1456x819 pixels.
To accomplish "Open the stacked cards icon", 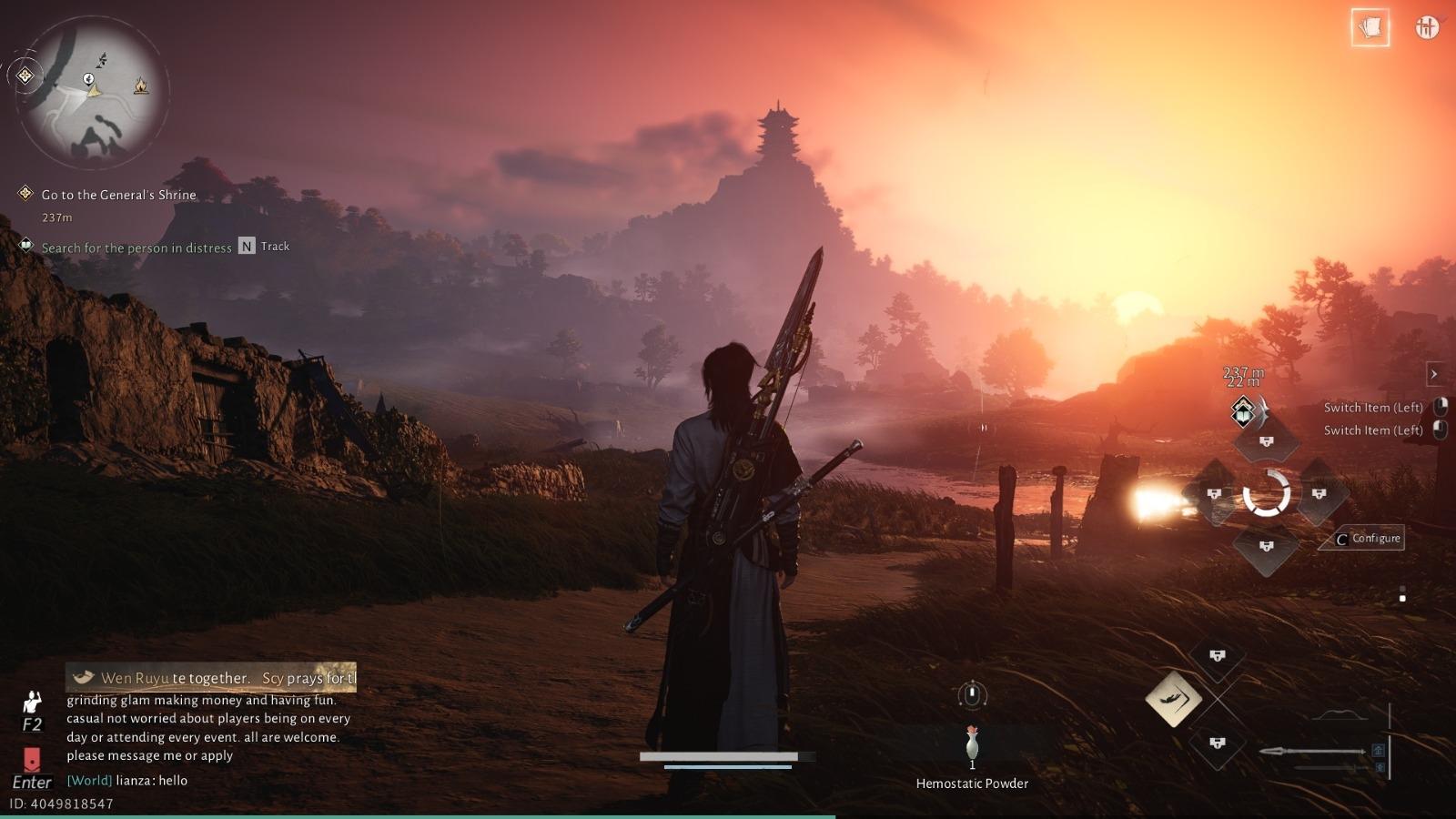I will (1370, 28).
